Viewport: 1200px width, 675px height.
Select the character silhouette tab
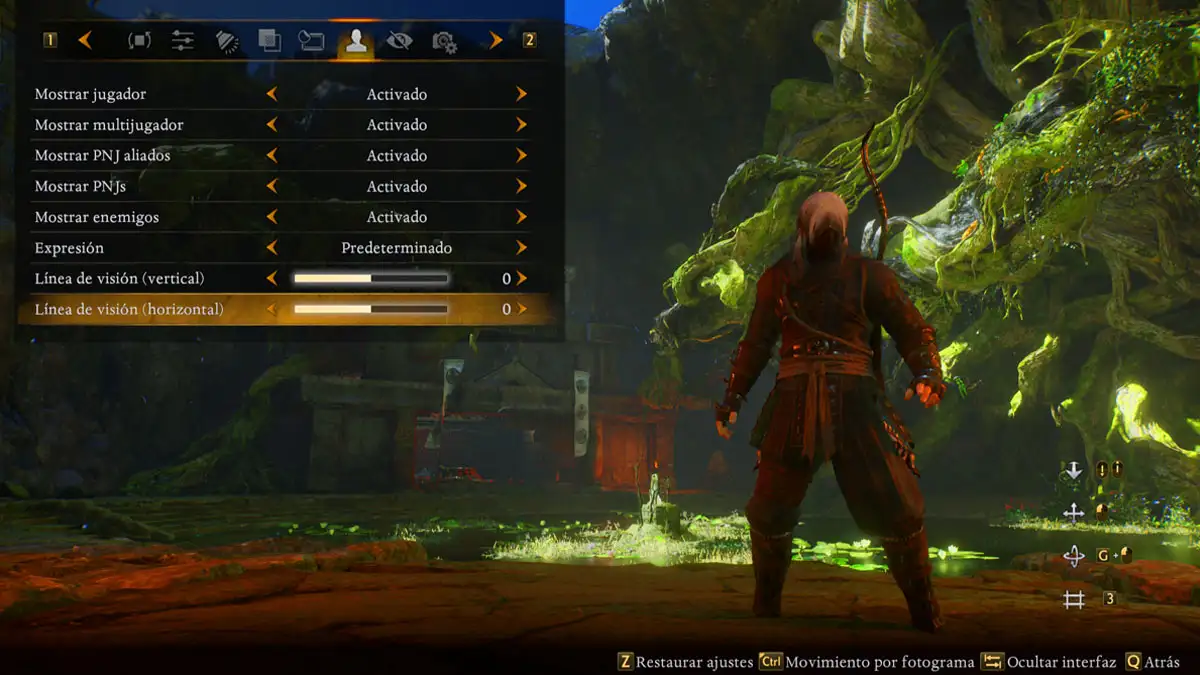click(355, 41)
